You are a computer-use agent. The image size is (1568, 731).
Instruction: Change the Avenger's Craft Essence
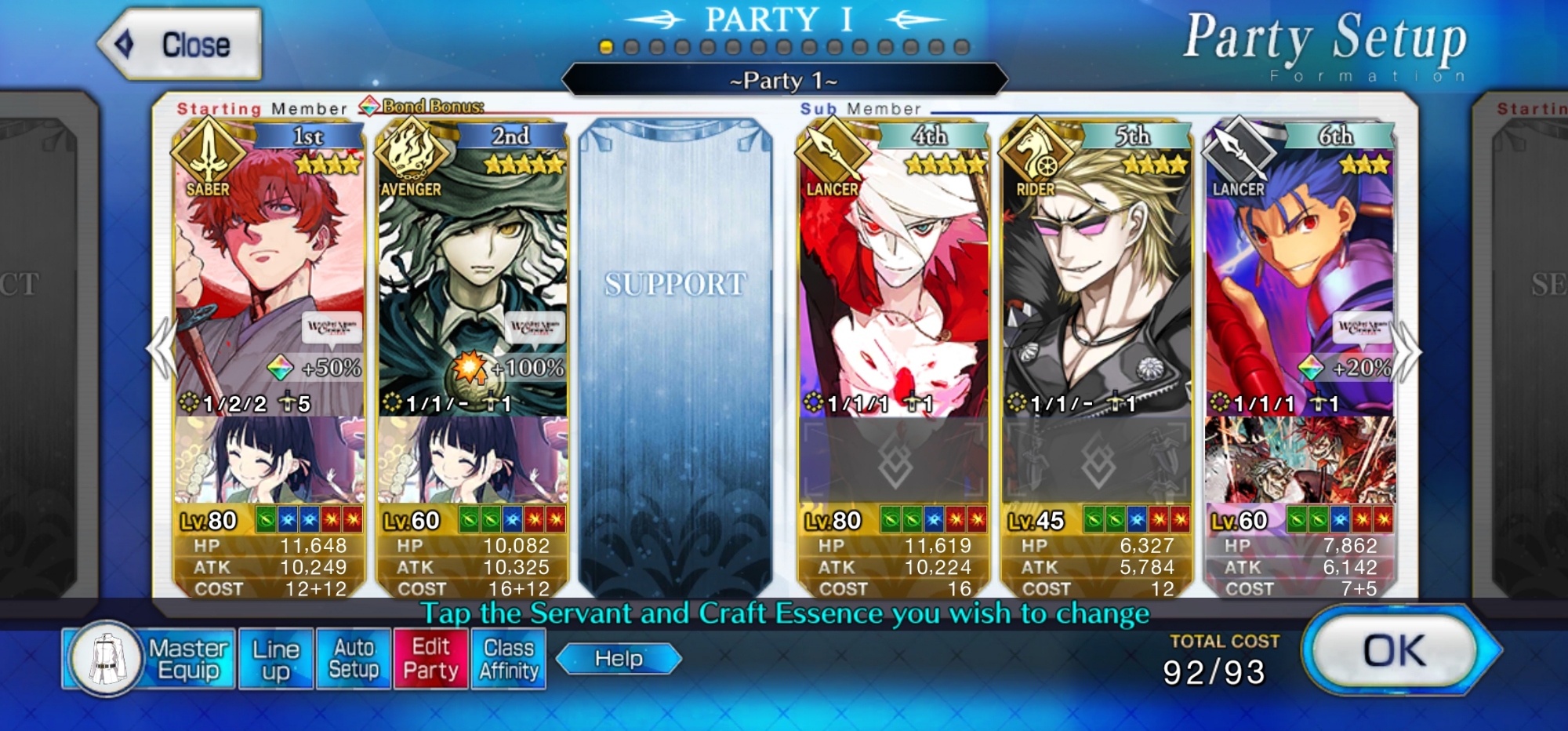[x=472, y=460]
